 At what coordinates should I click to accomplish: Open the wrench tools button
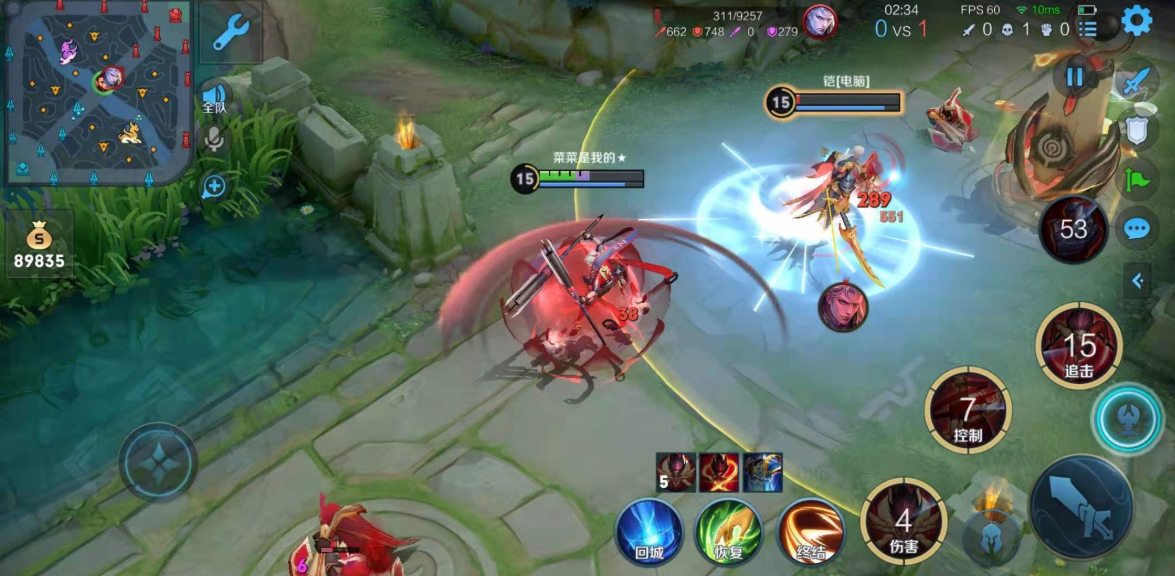pos(230,32)
